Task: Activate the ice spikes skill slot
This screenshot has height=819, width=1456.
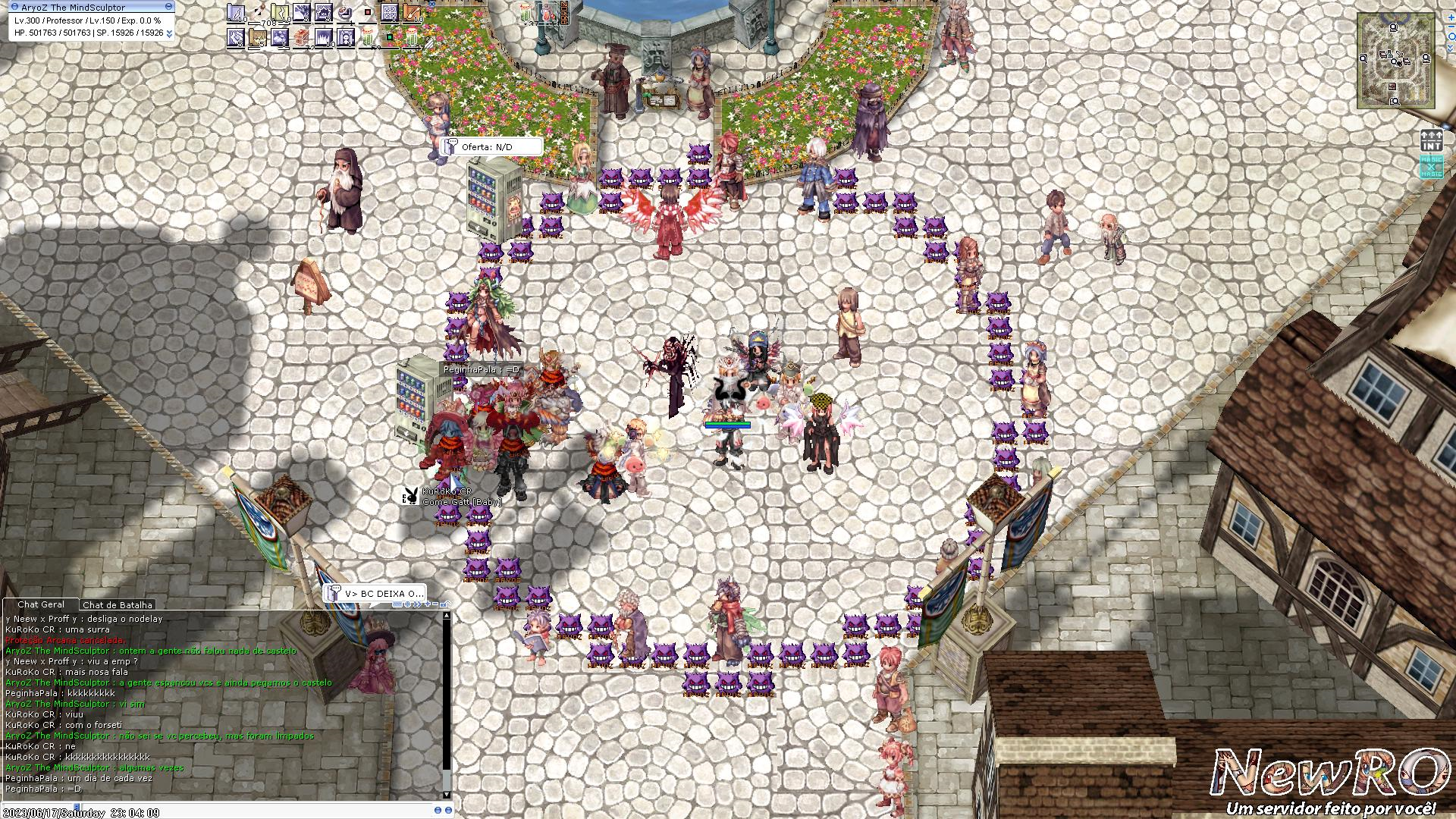Action: [323, 37]
